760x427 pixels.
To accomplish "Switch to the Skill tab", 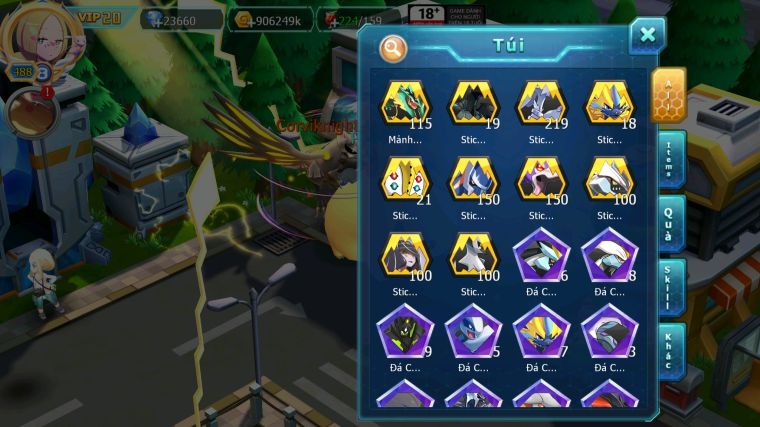I will click(670, 288).
